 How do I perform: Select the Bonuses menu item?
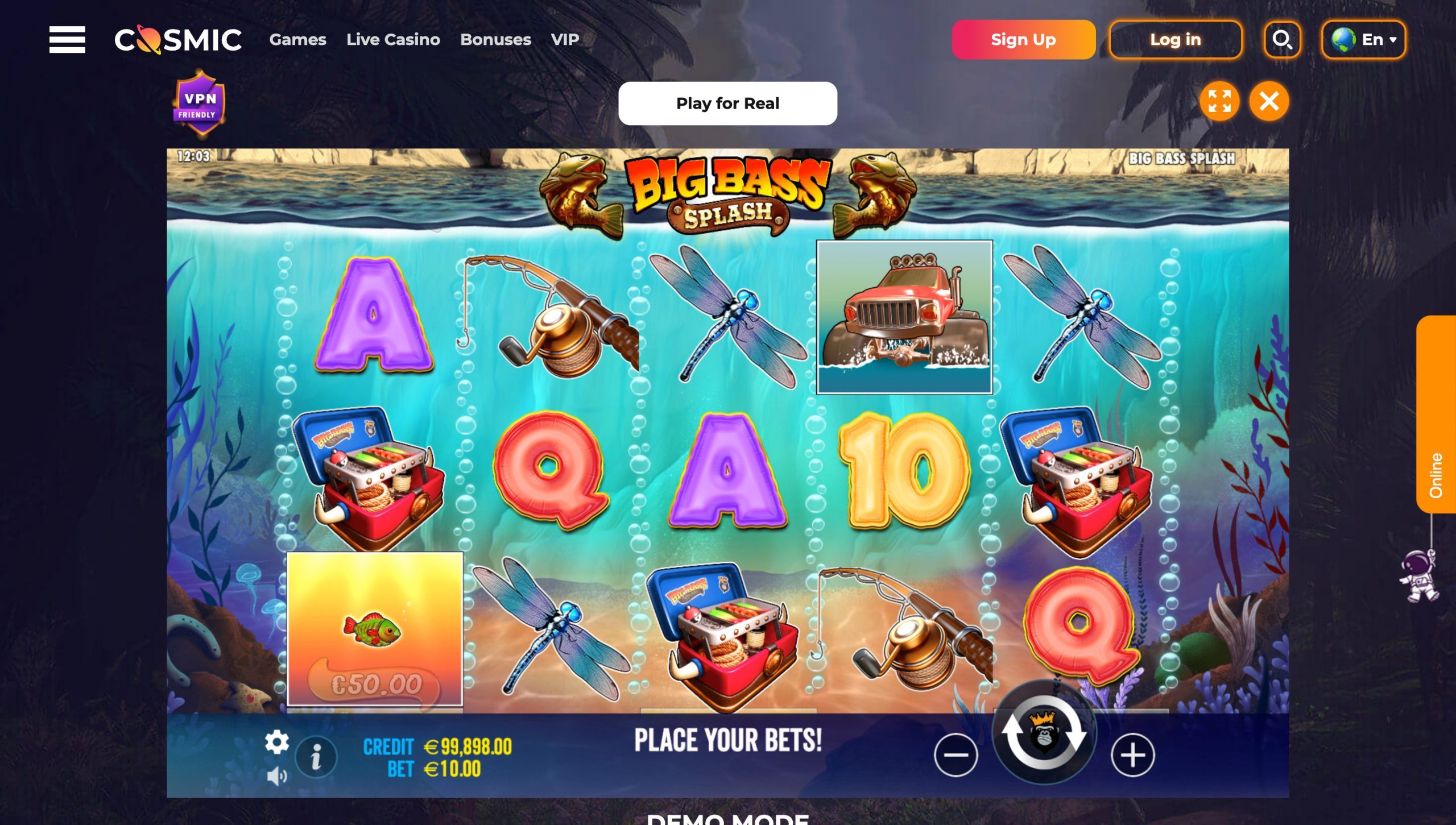(x=495, y=39)
